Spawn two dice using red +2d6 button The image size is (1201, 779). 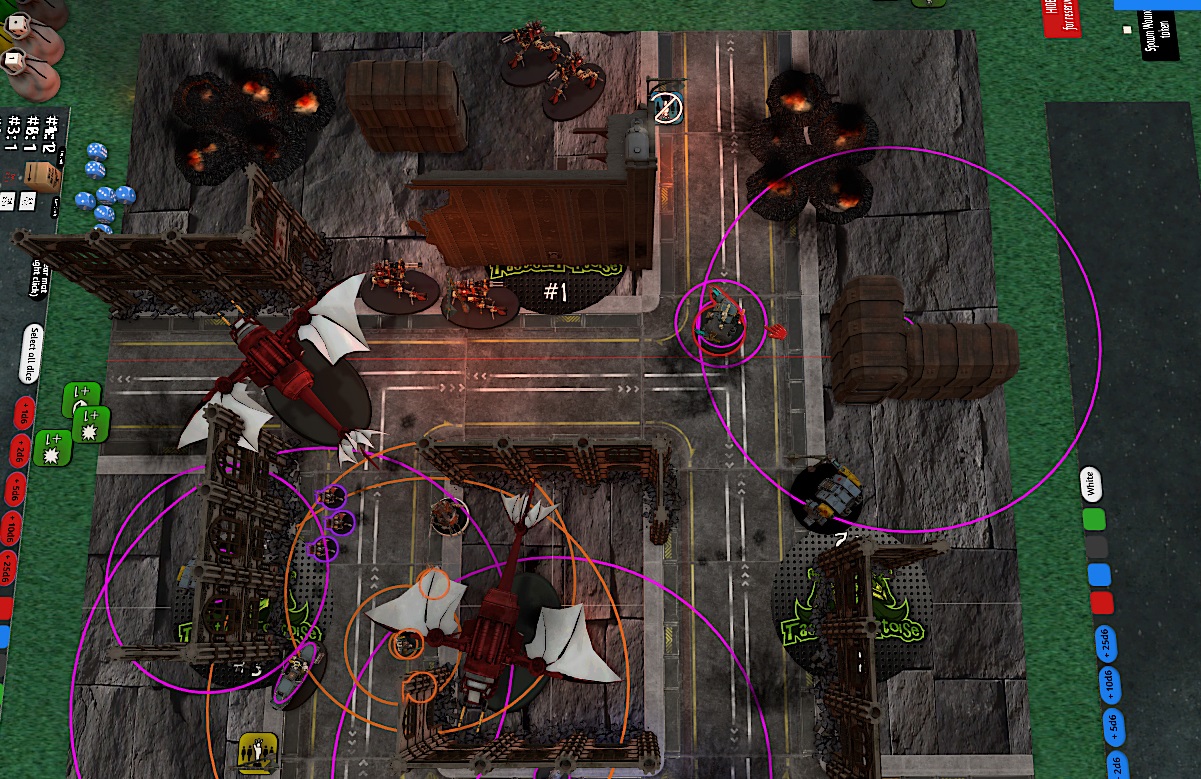pyautogui.click(x=18, y=452)
